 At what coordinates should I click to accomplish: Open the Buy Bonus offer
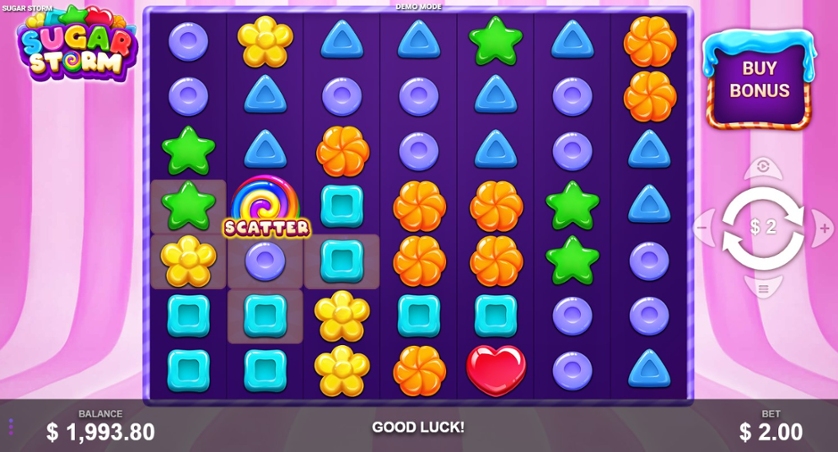[x=758, y=80]
